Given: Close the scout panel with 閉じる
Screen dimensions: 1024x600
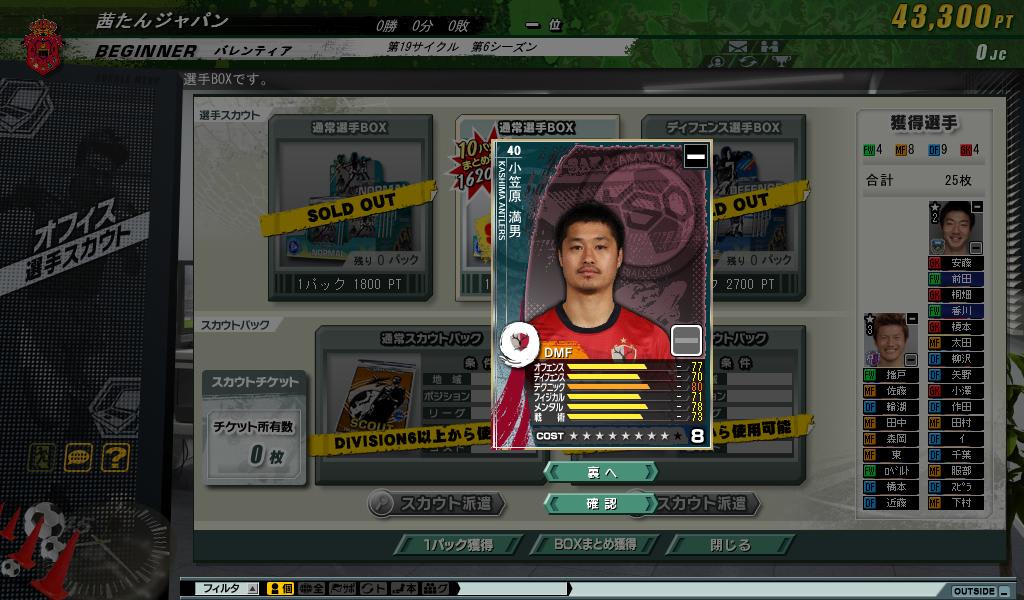Looking at the screenshot, I should tap(730, 545).
